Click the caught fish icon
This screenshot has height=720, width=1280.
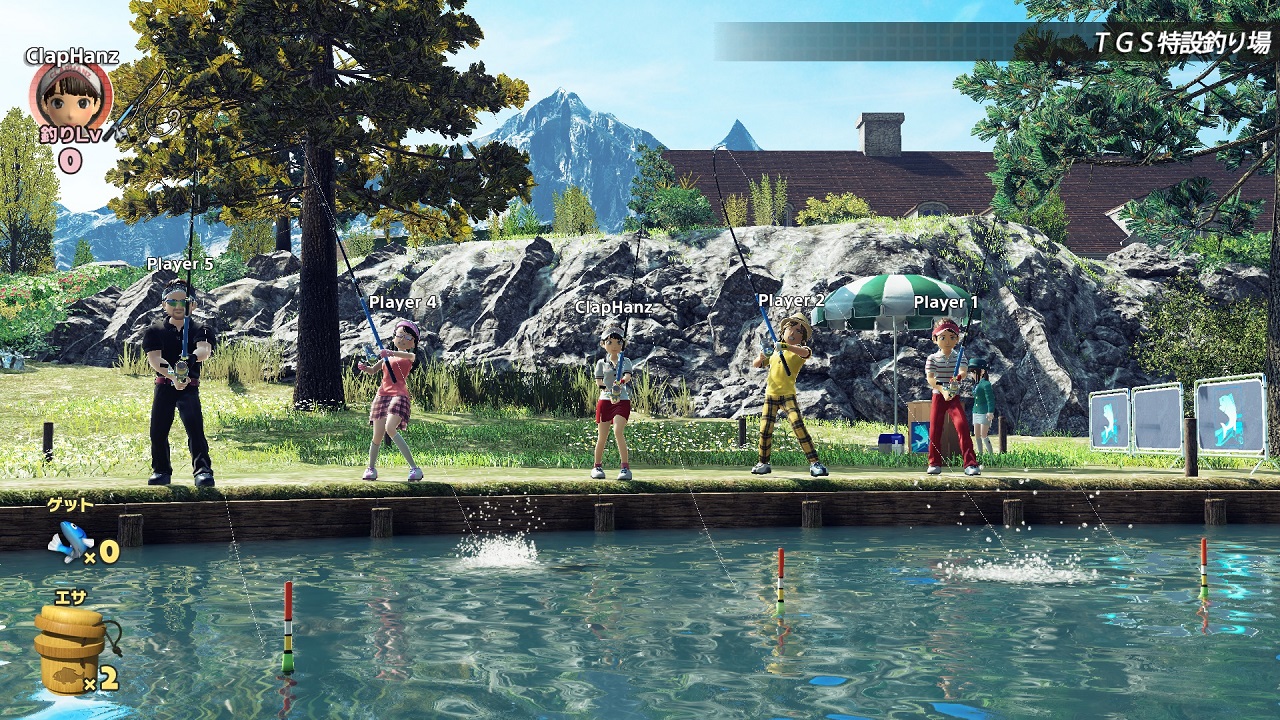pos(70,541)
